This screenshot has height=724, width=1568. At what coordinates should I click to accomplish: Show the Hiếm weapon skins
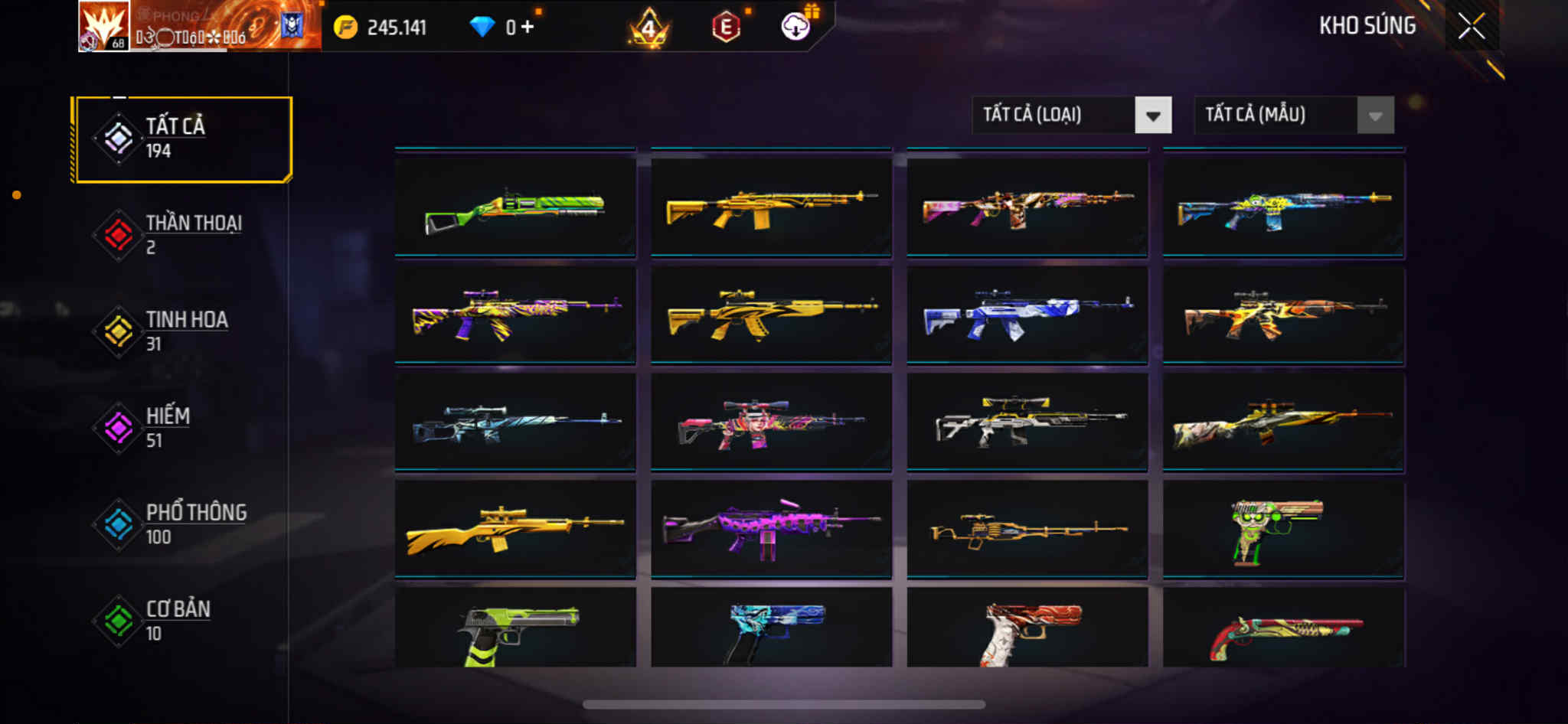(x=182, y=428)
